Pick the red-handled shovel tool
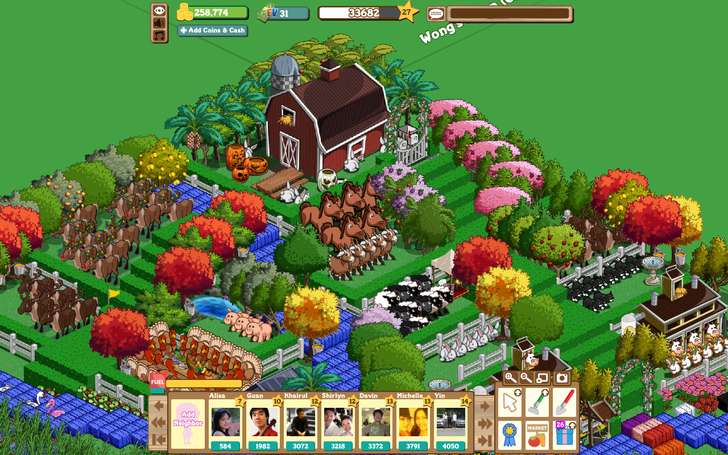Screen dimensions: 728x455 click(564, 403)
